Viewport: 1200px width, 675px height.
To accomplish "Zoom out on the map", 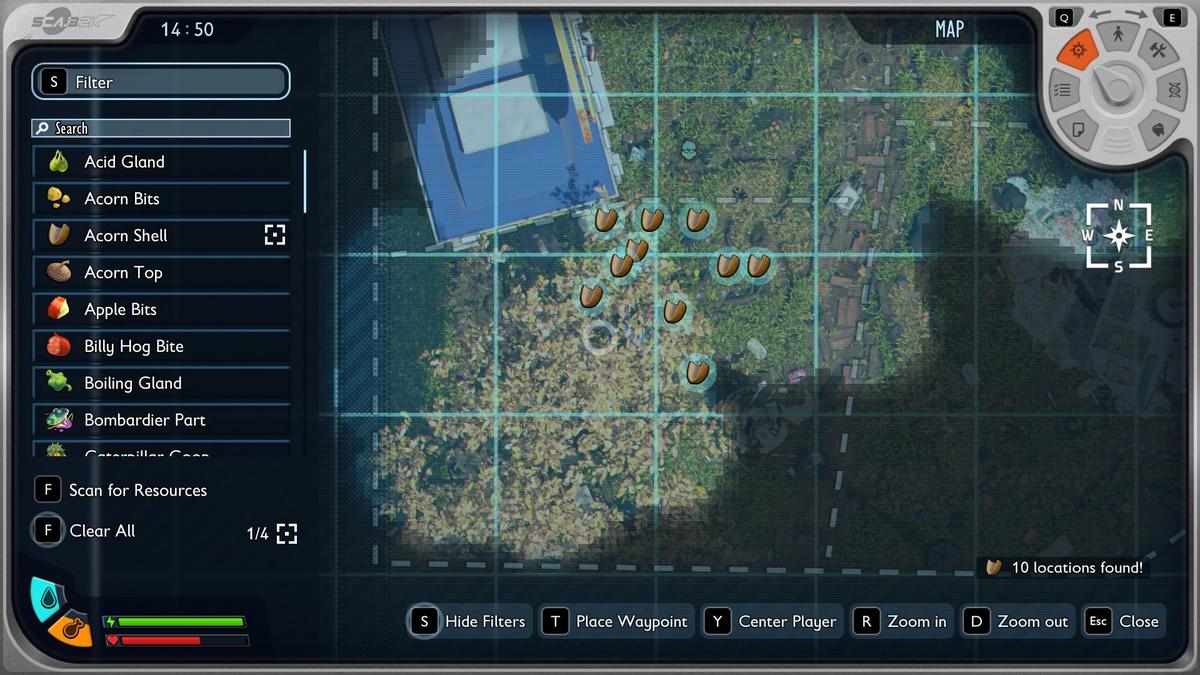I will (1019, 621).
